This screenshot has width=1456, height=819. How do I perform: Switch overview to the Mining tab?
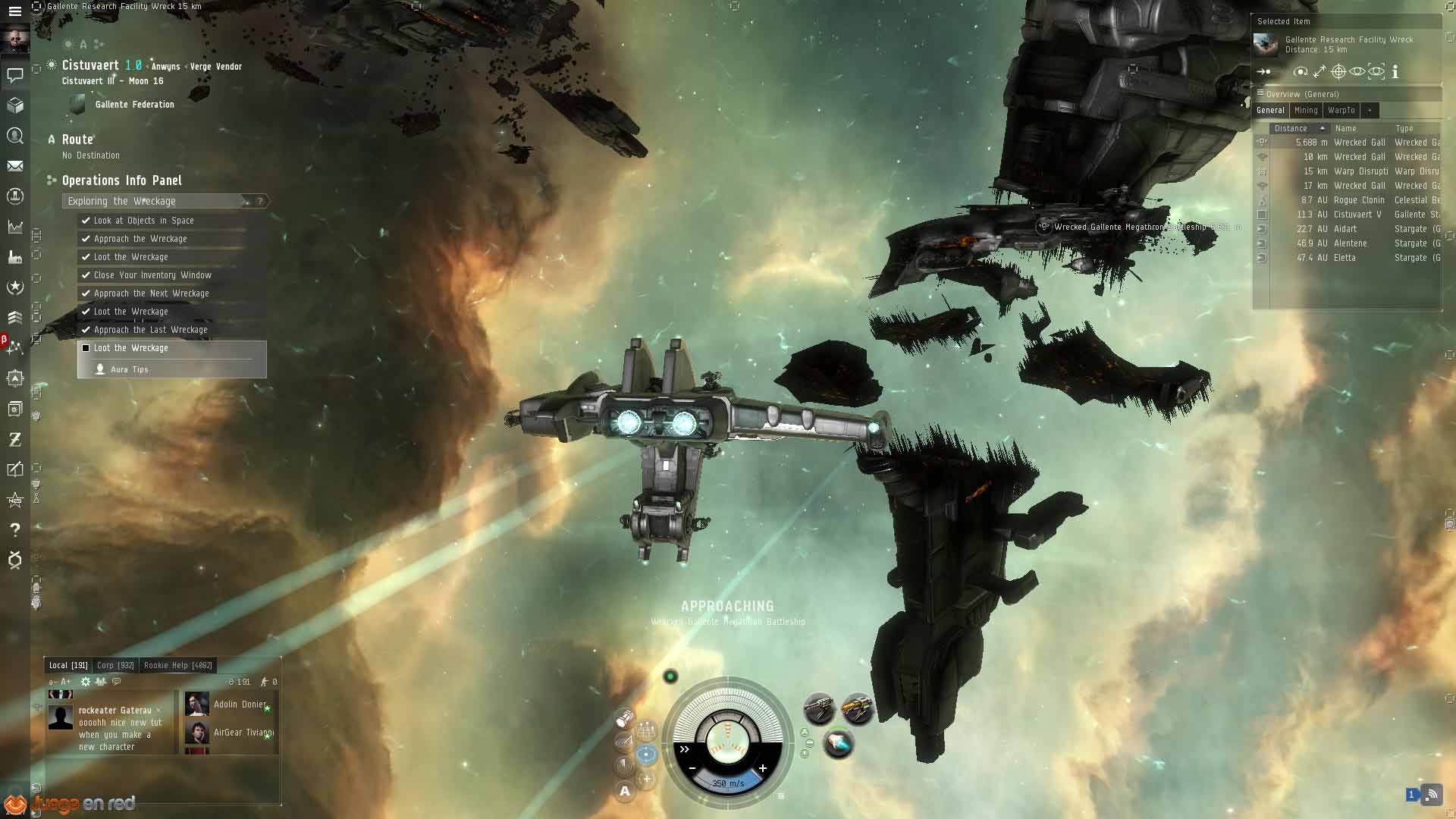[1306, 110]
